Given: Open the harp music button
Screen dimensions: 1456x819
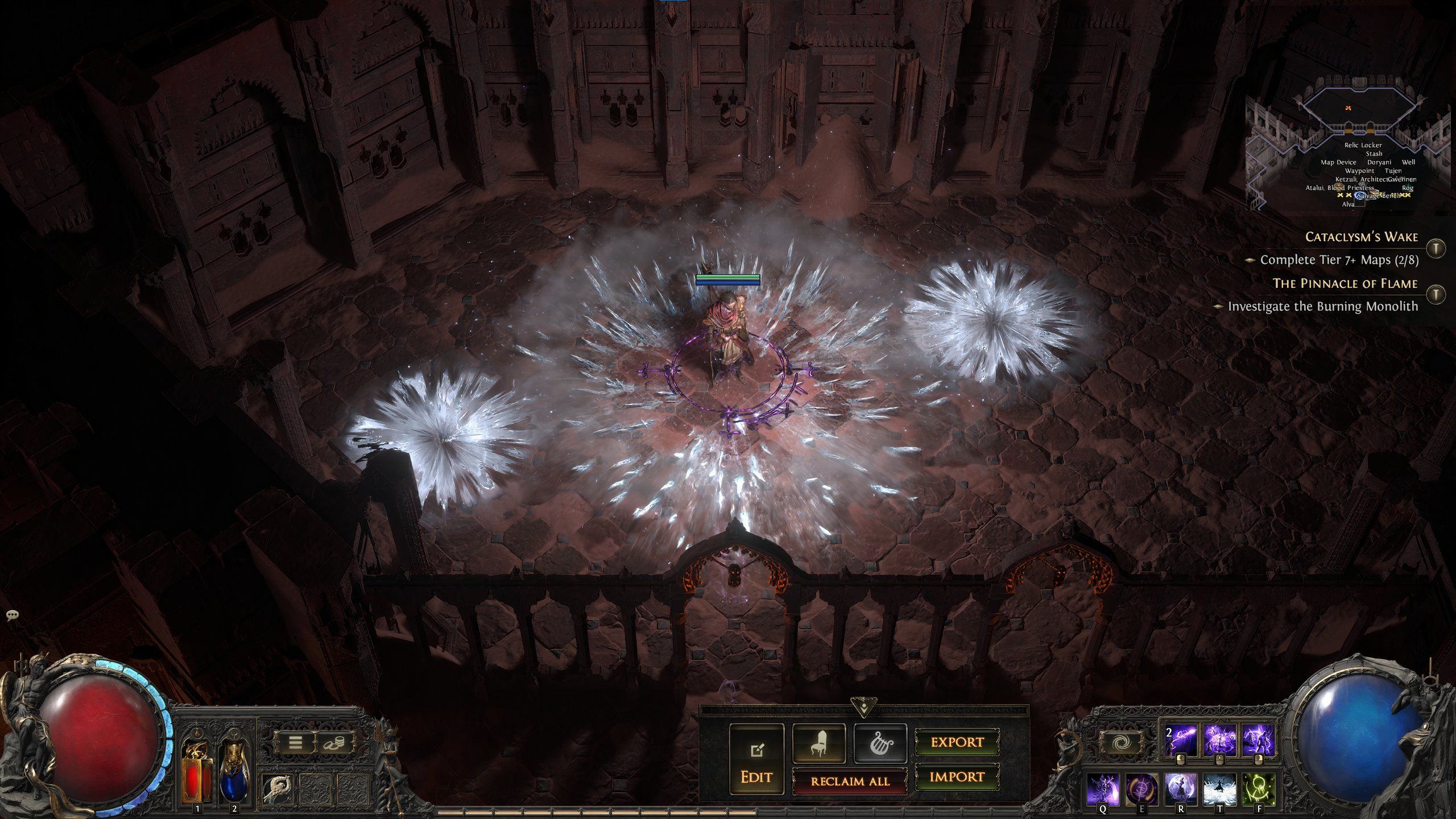Looking at the screenshot, I should click(880, 743).
